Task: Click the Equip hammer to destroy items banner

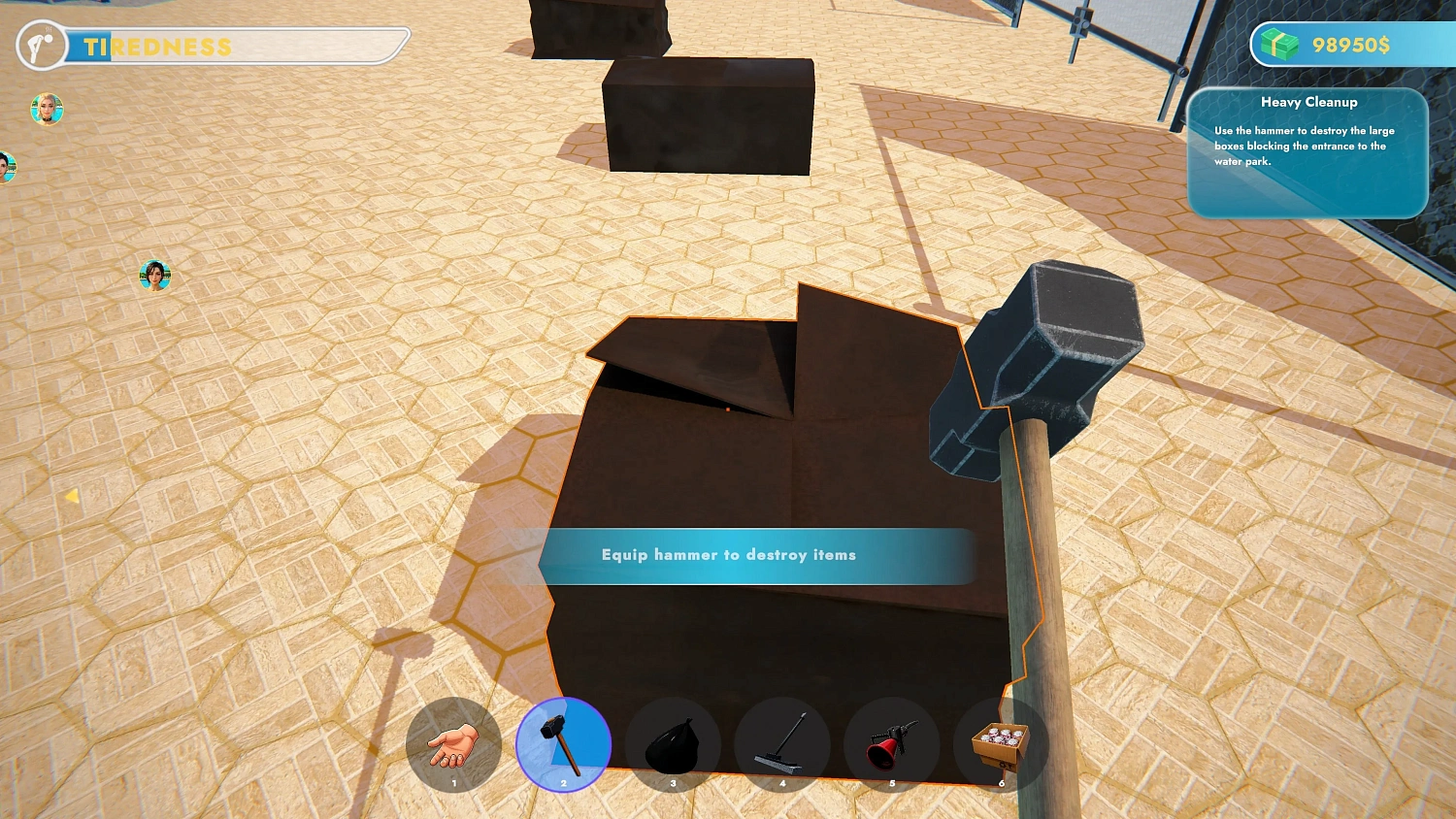Action: 757,555
